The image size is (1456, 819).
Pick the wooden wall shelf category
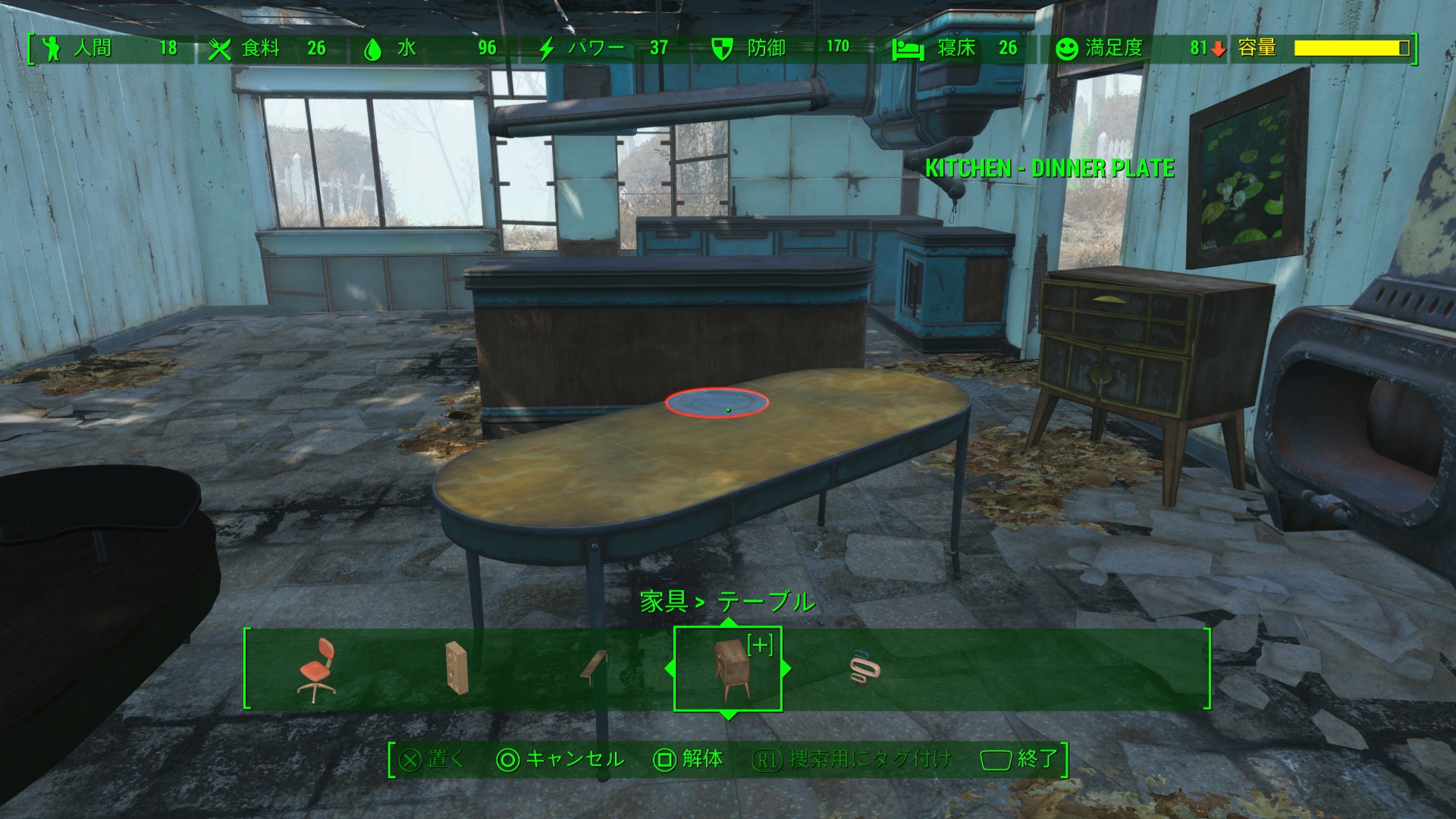pos(594,668)
